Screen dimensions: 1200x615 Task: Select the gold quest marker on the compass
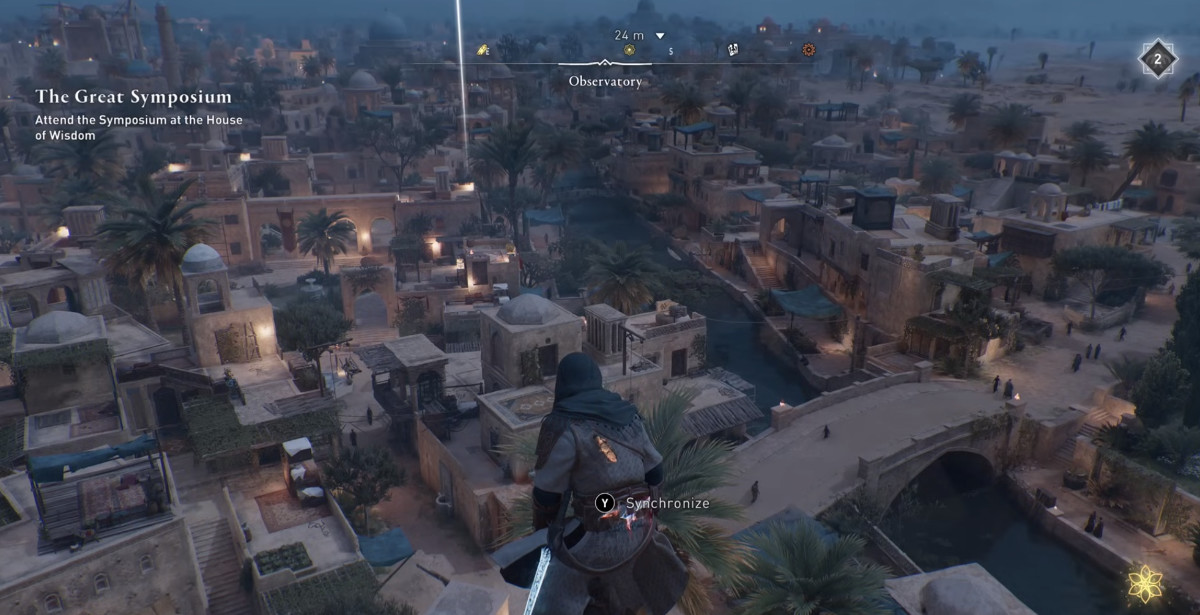pyautogui.click(x=629, y=50)
